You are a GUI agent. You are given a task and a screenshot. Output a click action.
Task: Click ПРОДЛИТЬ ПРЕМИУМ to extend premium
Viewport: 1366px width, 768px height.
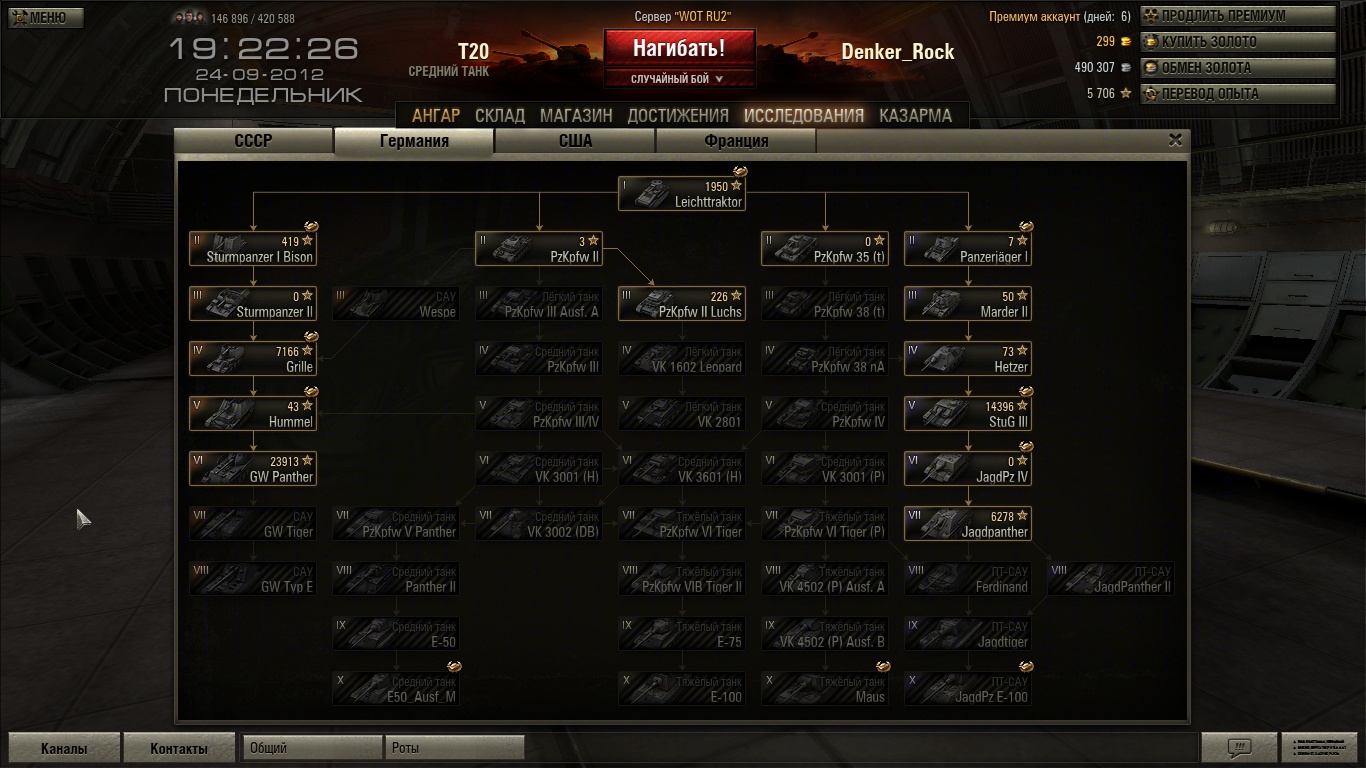tap(1238, 16)
